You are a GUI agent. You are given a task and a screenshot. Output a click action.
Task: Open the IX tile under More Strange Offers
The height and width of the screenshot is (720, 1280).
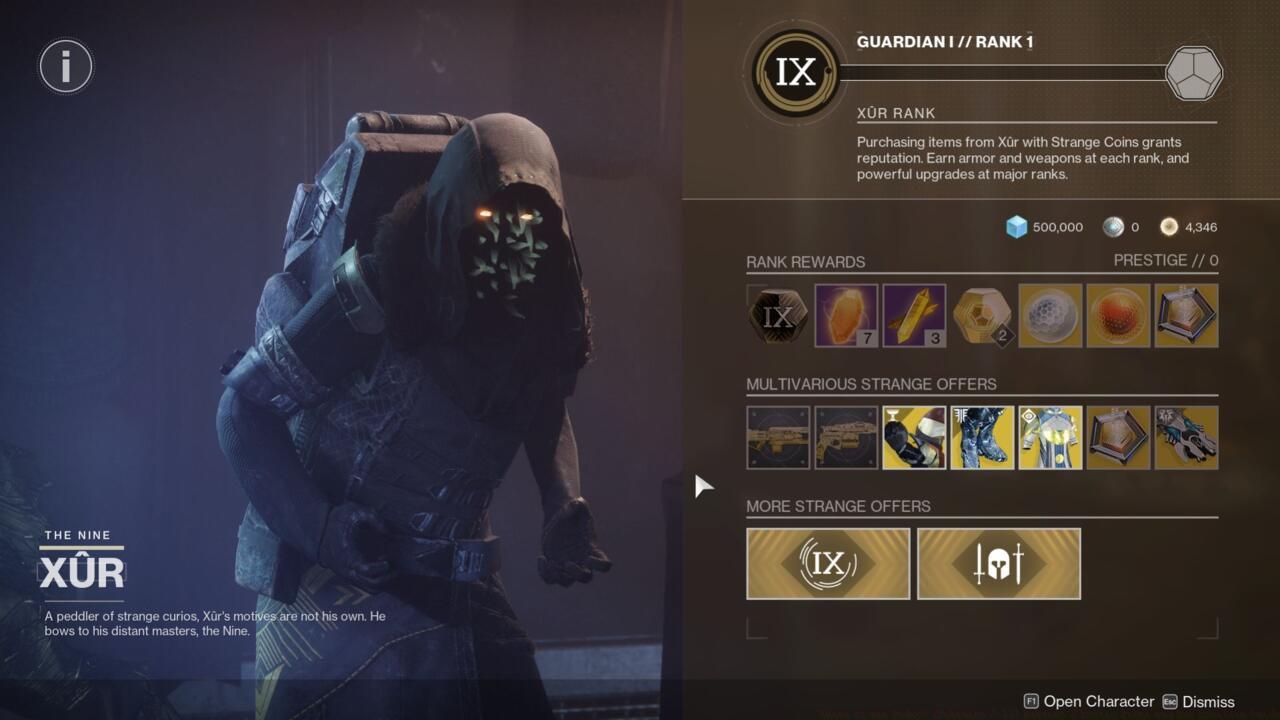828,562
